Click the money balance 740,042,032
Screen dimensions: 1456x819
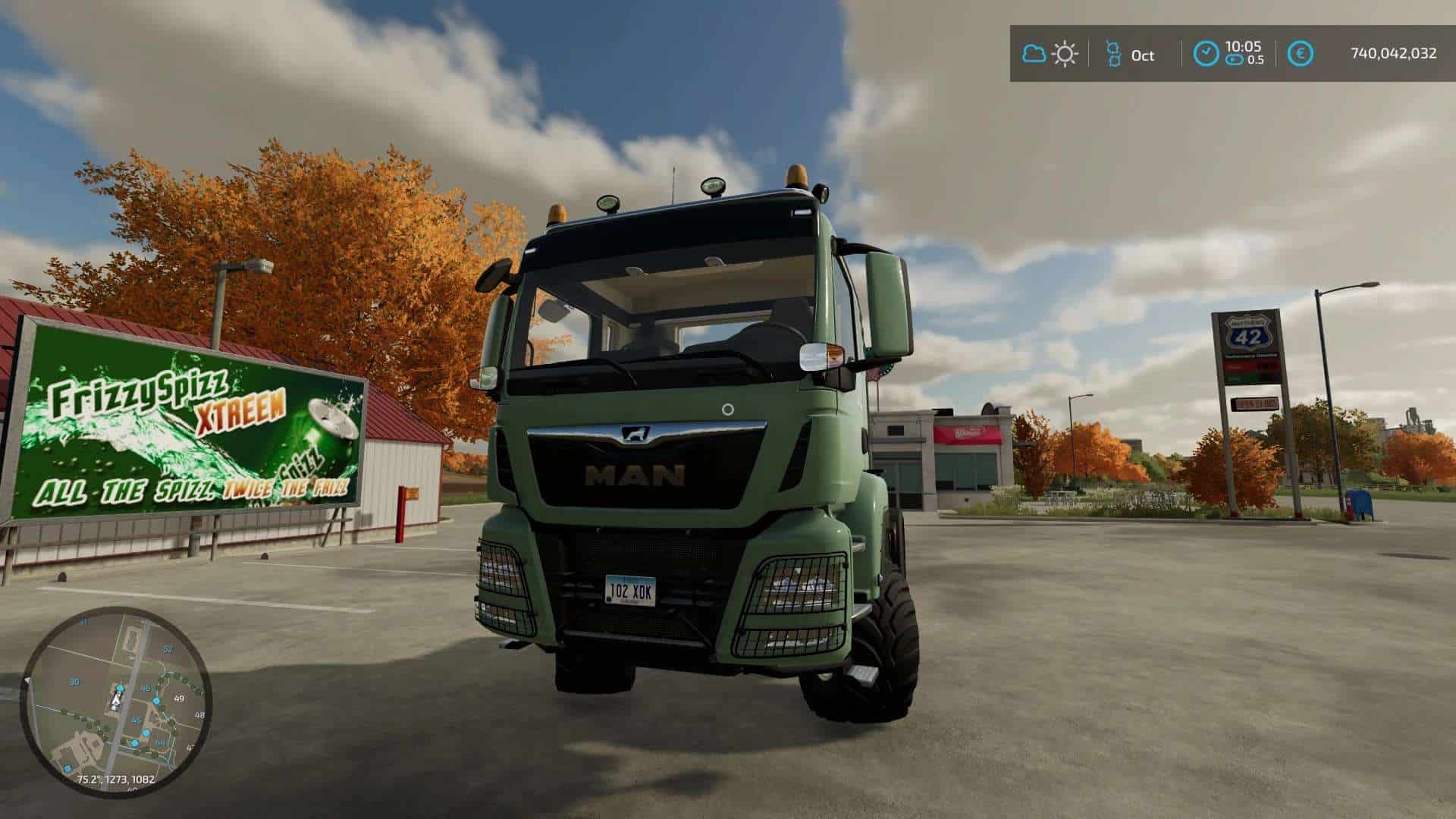(1395, 53)
